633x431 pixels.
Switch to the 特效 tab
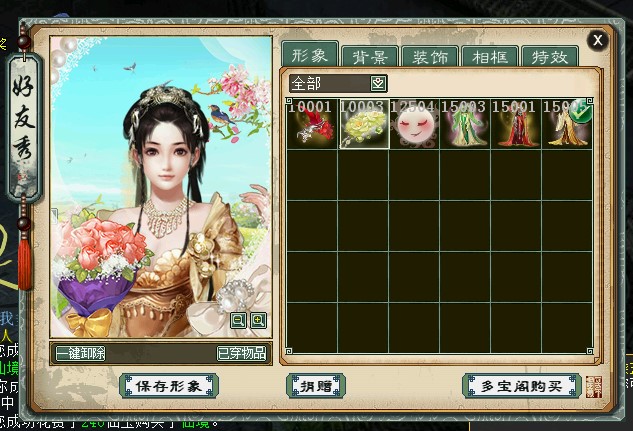549,56
